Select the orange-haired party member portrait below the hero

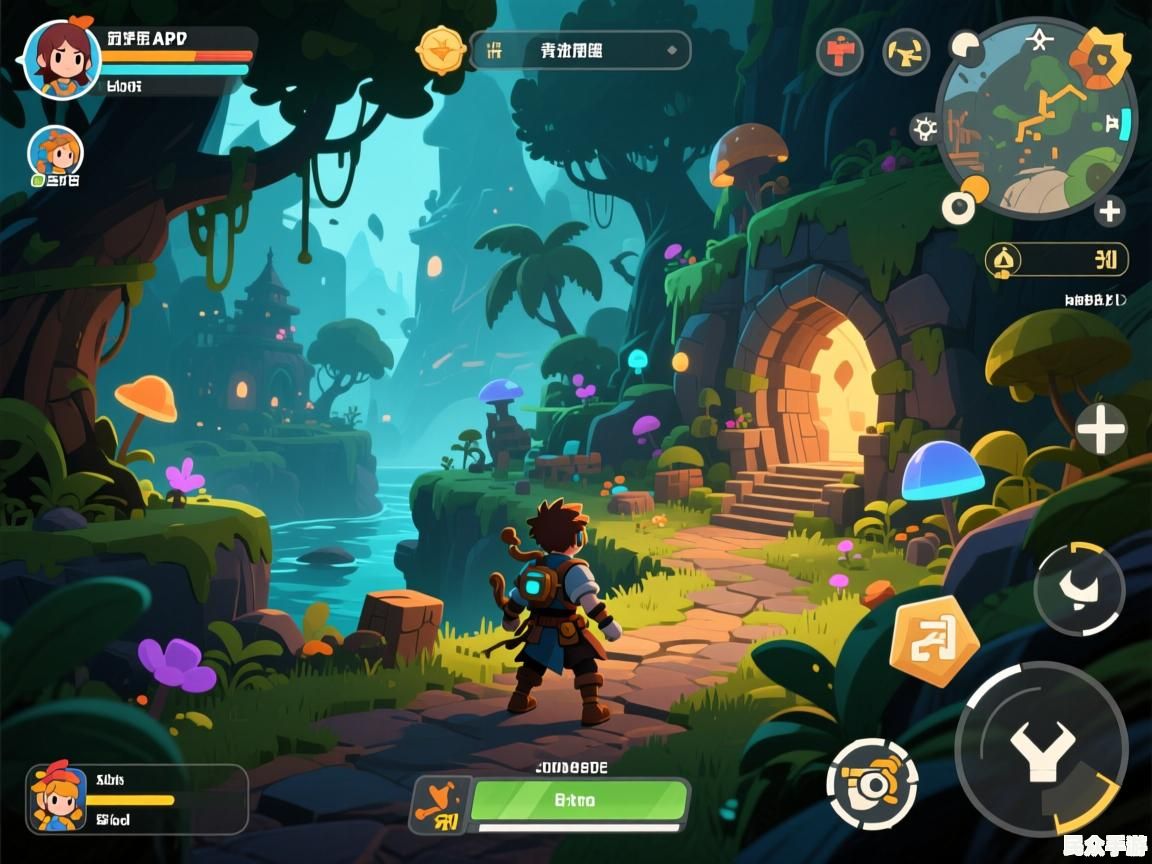point(55,154)
